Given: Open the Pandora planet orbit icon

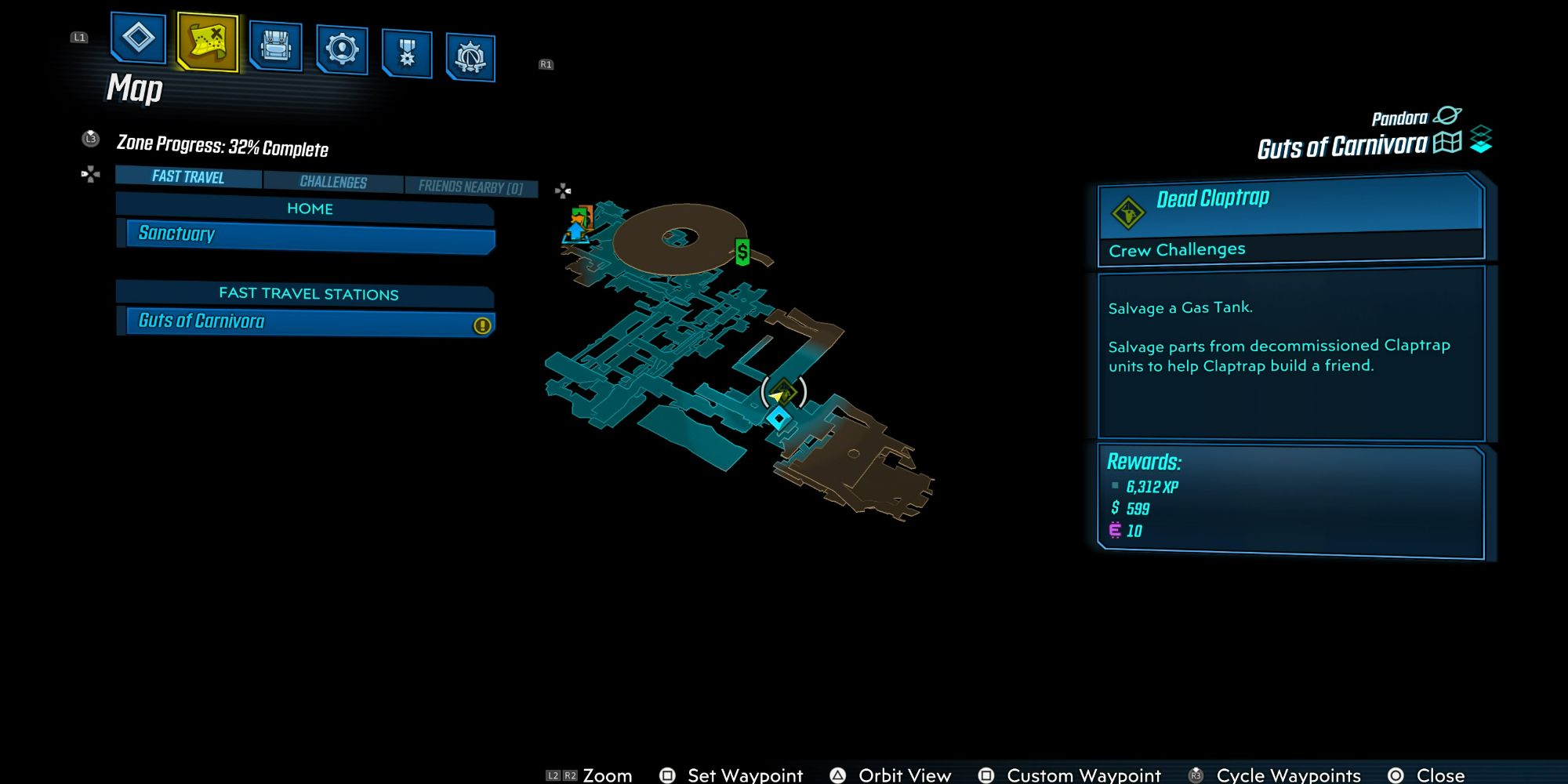Looking at the screenshot, I should 1446,116.
